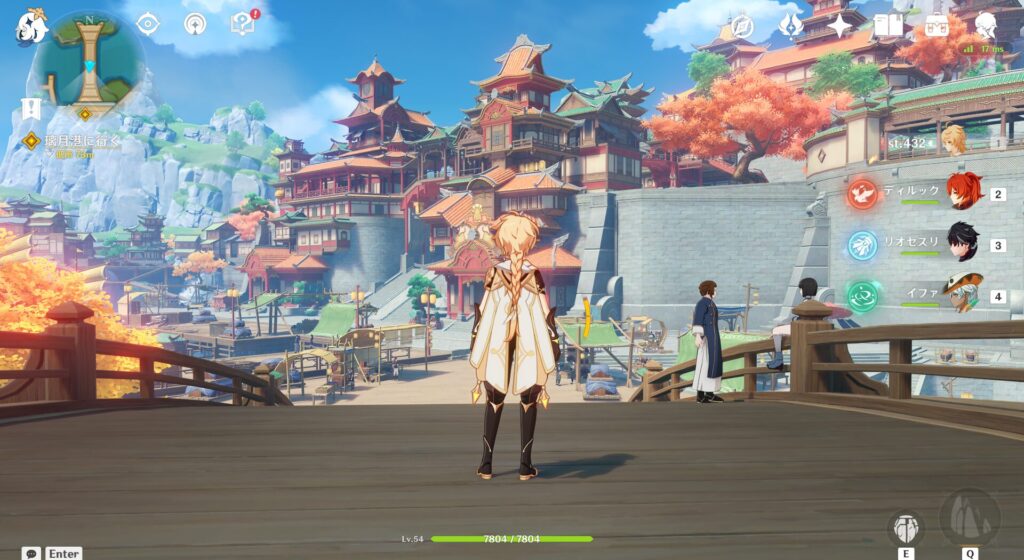Image resolution: width=1024 pixels, height=560 pixels.
Task: Open the Paimon menu
Action: click(31, 27)
